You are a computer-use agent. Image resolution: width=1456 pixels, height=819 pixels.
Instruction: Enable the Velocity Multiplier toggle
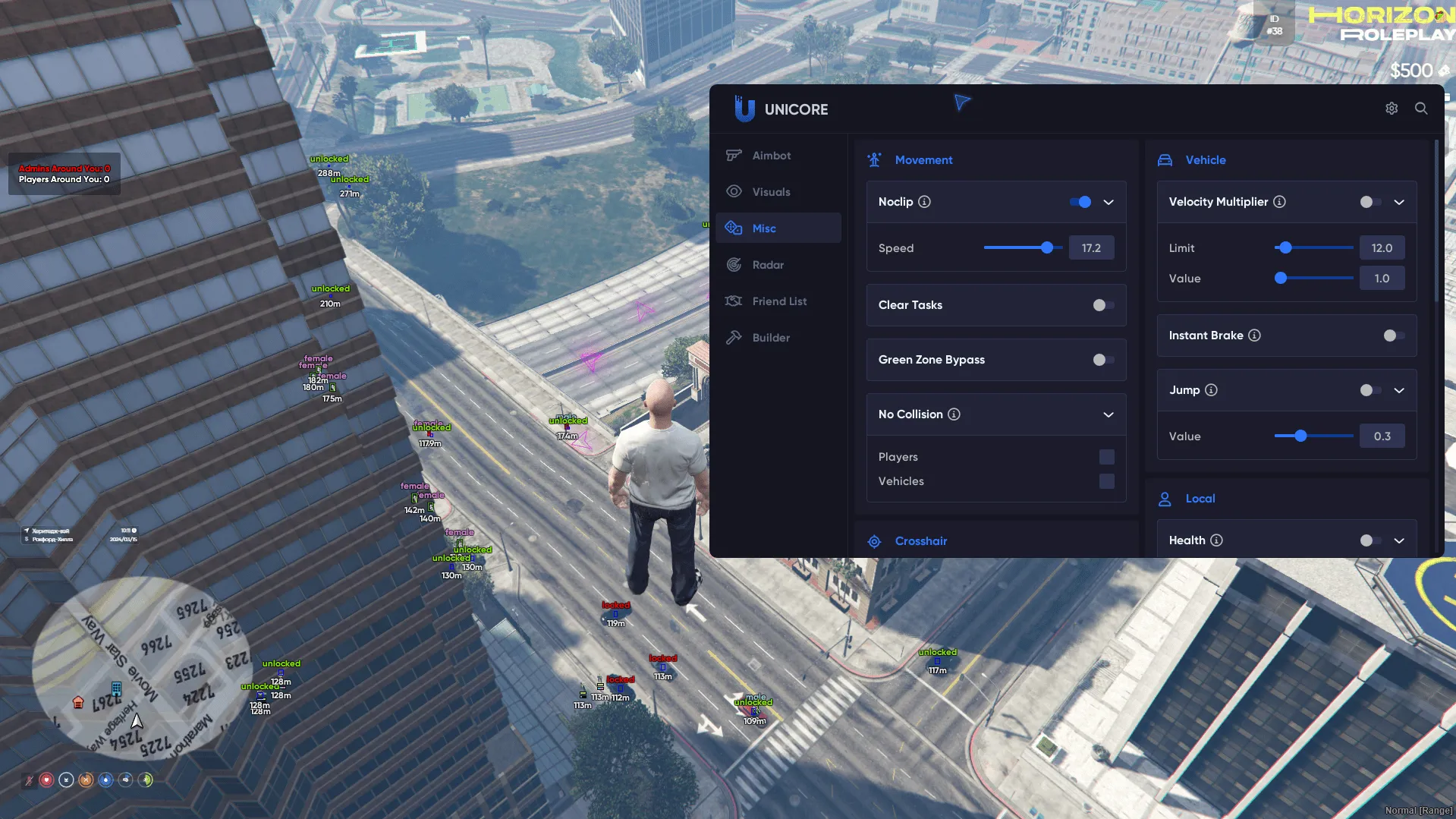click(x=1370, y=202)
